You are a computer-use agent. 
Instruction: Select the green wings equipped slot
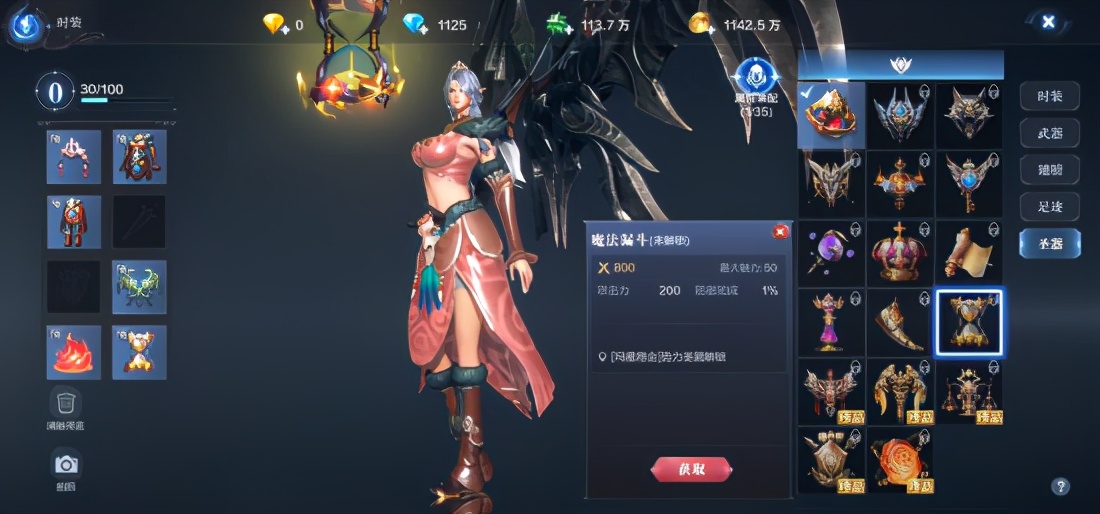point(140,287)
